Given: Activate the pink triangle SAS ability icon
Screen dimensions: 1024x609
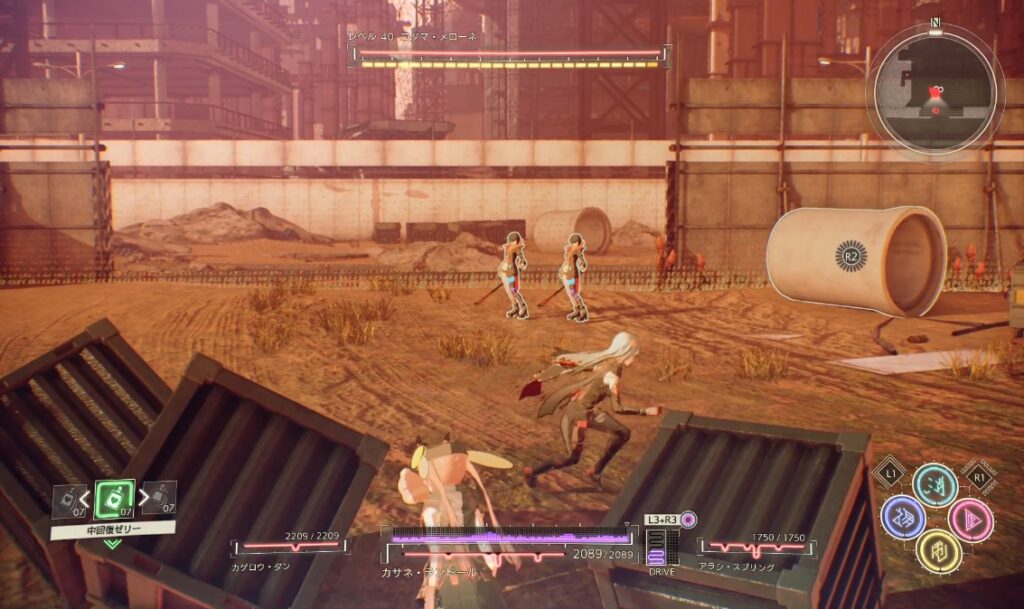Looking at the screenshot, I should (x=969, y=519).
